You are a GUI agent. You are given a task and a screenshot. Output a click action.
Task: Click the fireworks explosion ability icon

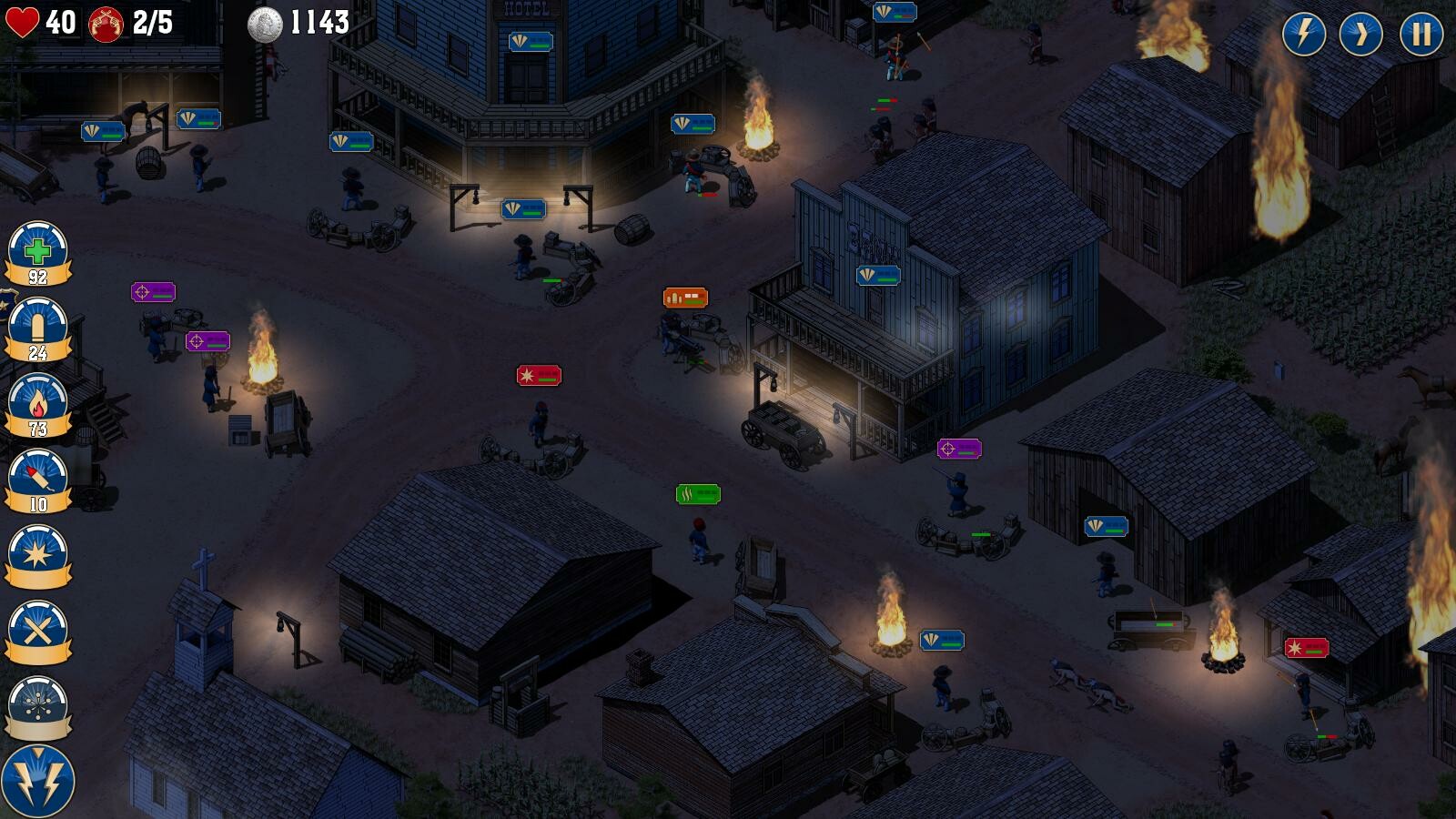coord(40,703)
